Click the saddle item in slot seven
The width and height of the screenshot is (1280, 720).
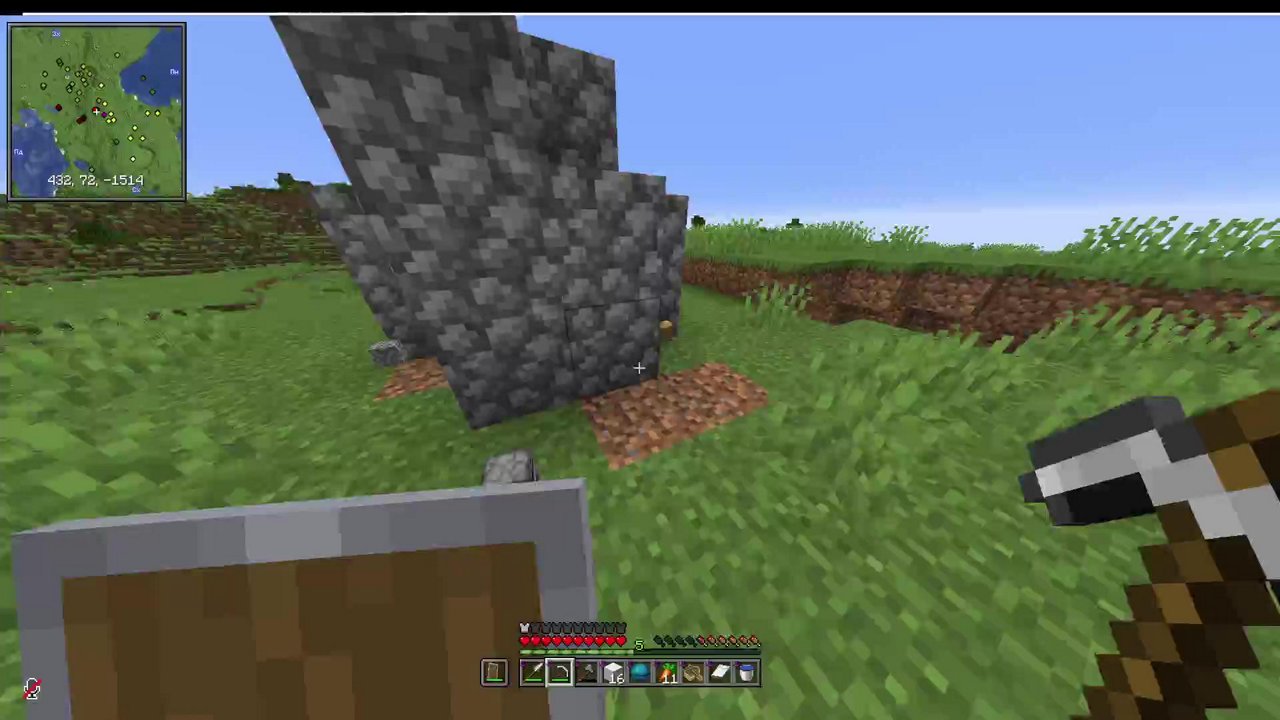coord(694,672)
